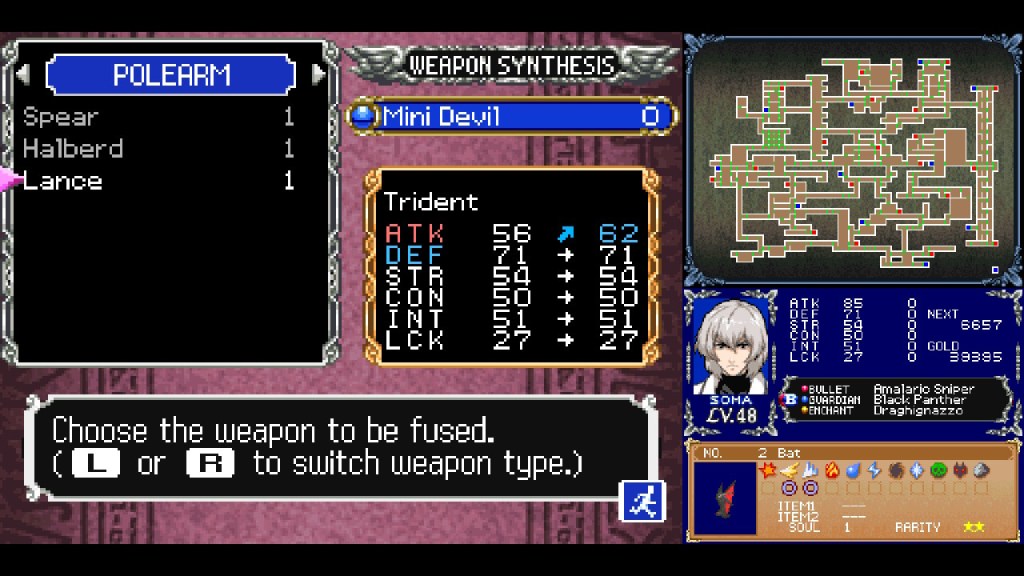
Task: Pick the Lance for fusion
Action: click(63, 181)
